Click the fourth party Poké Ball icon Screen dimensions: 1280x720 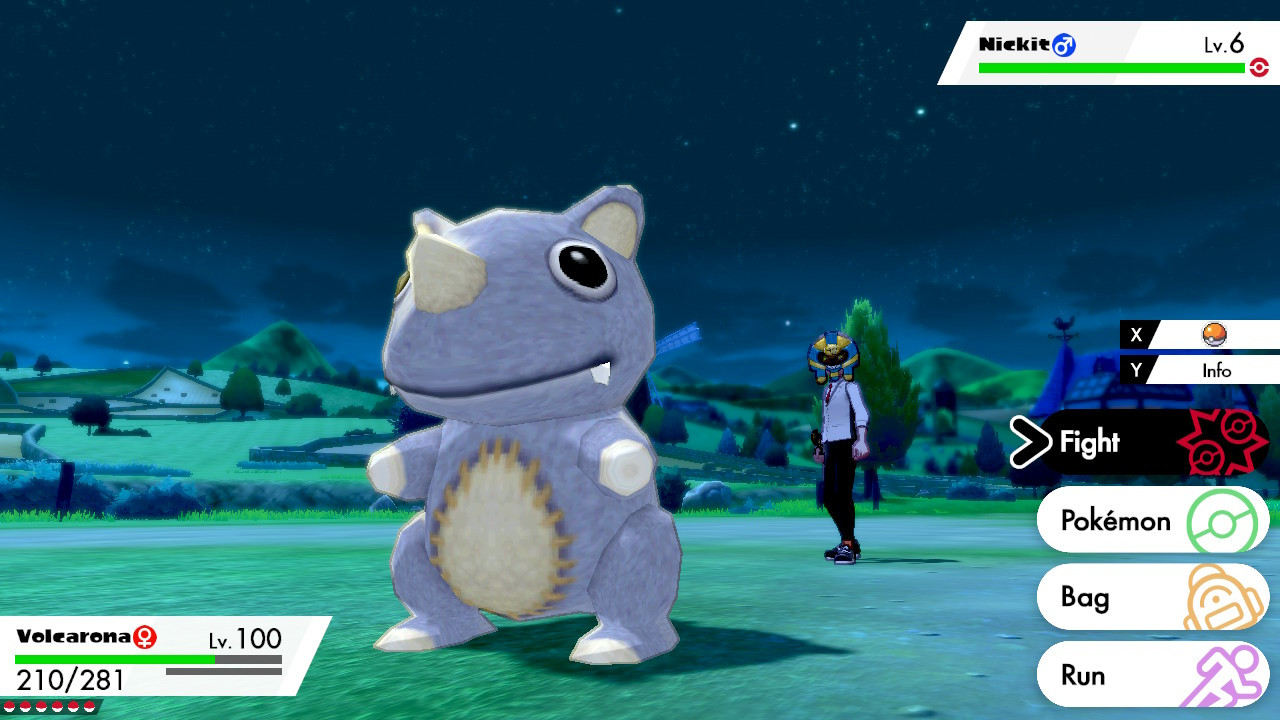58,706
